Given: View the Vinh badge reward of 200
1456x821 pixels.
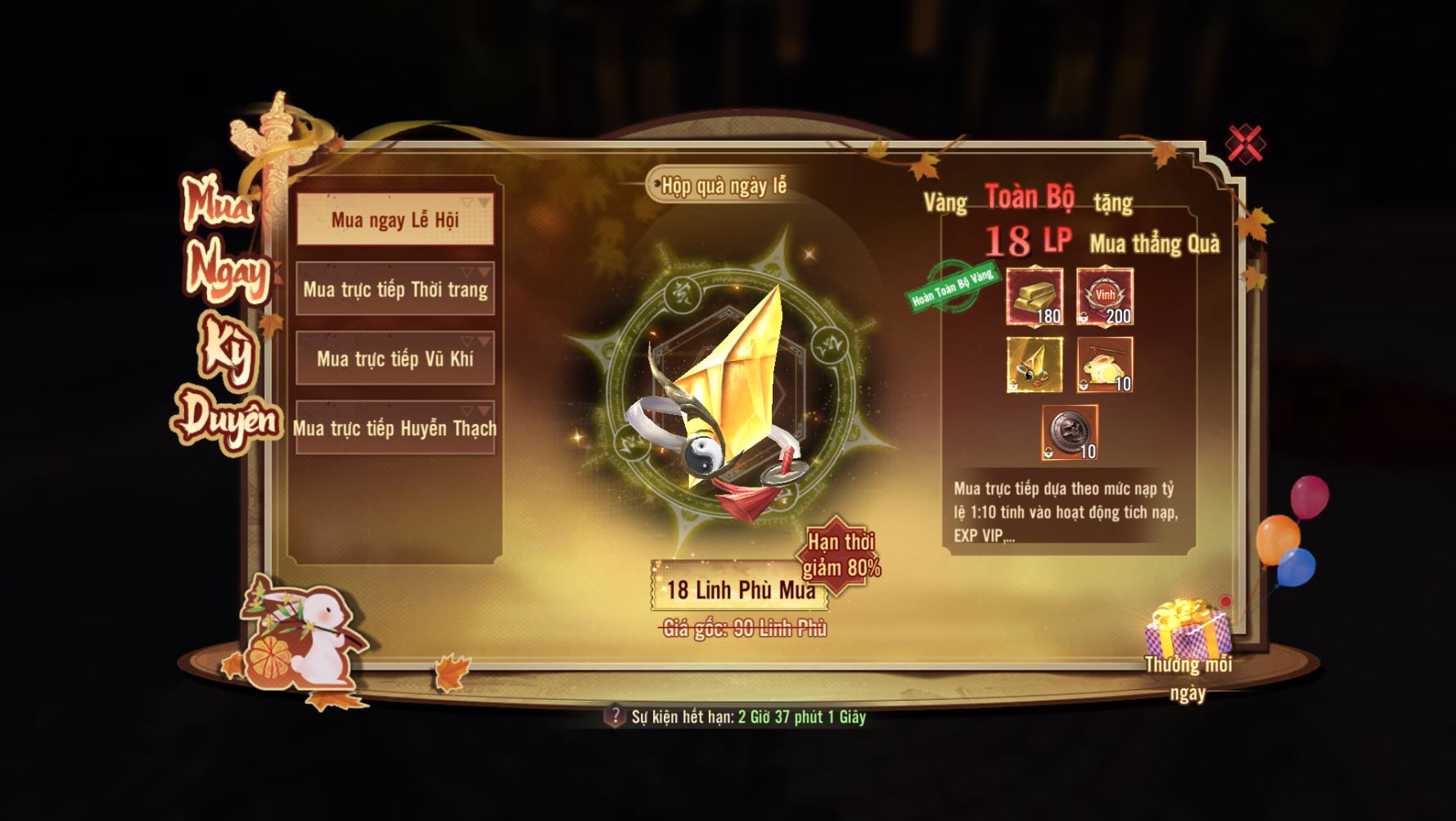Looking at the screenshot, I should pos(1105,296).
